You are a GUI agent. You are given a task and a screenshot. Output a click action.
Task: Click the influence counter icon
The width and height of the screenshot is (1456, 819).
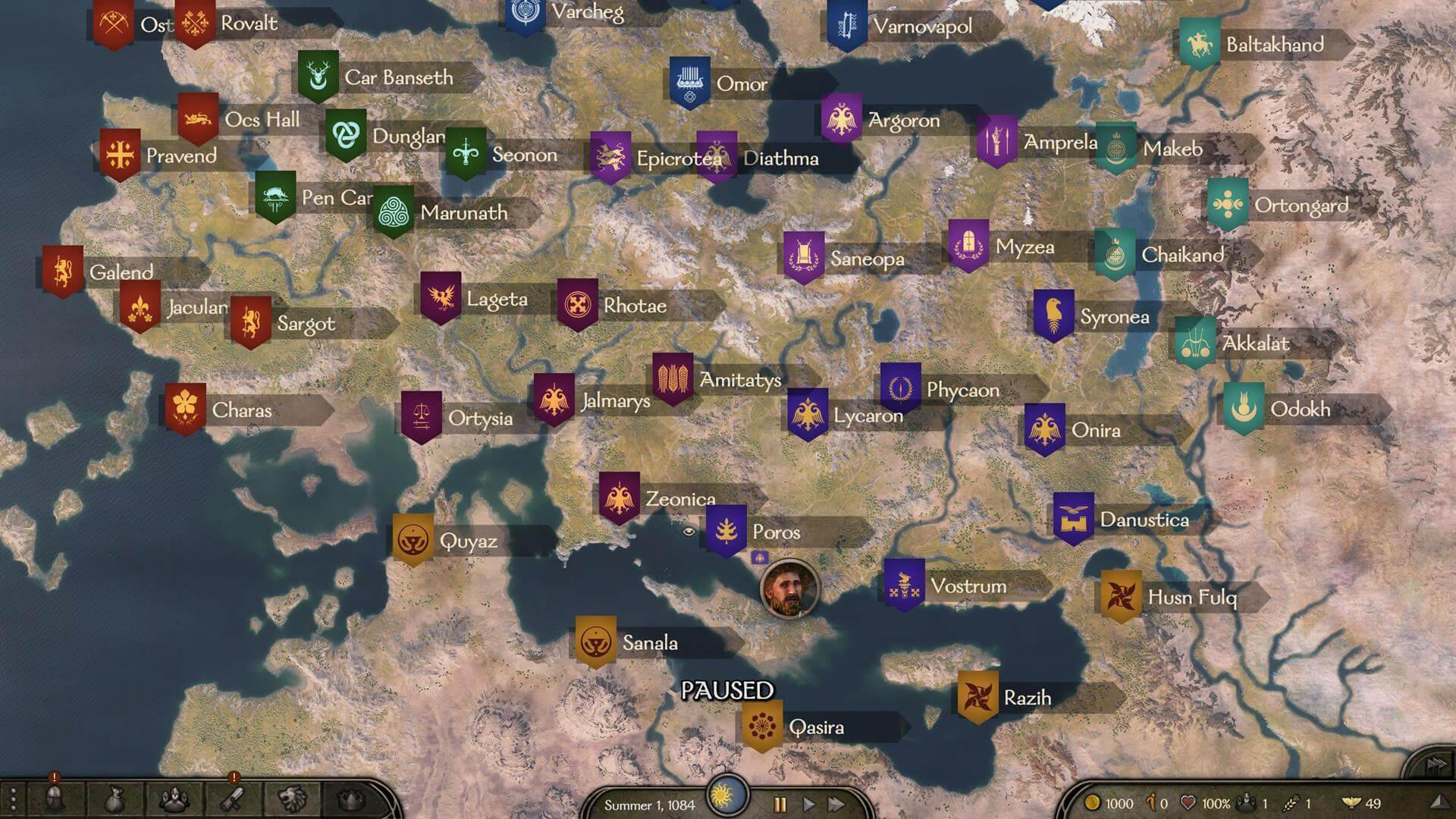[x=1150, y=802]
